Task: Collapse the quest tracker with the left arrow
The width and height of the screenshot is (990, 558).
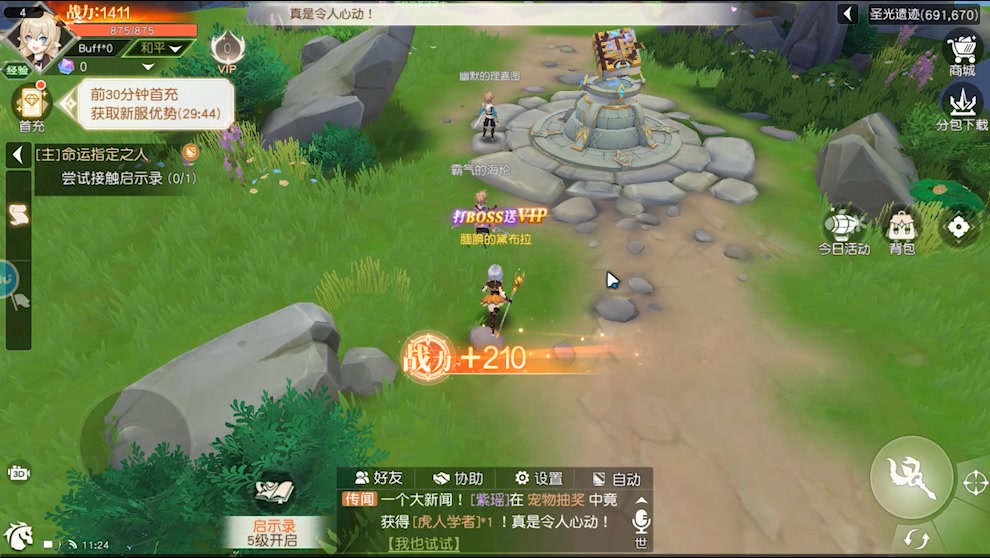Action: pyautogui.click(x=17, y=155)
